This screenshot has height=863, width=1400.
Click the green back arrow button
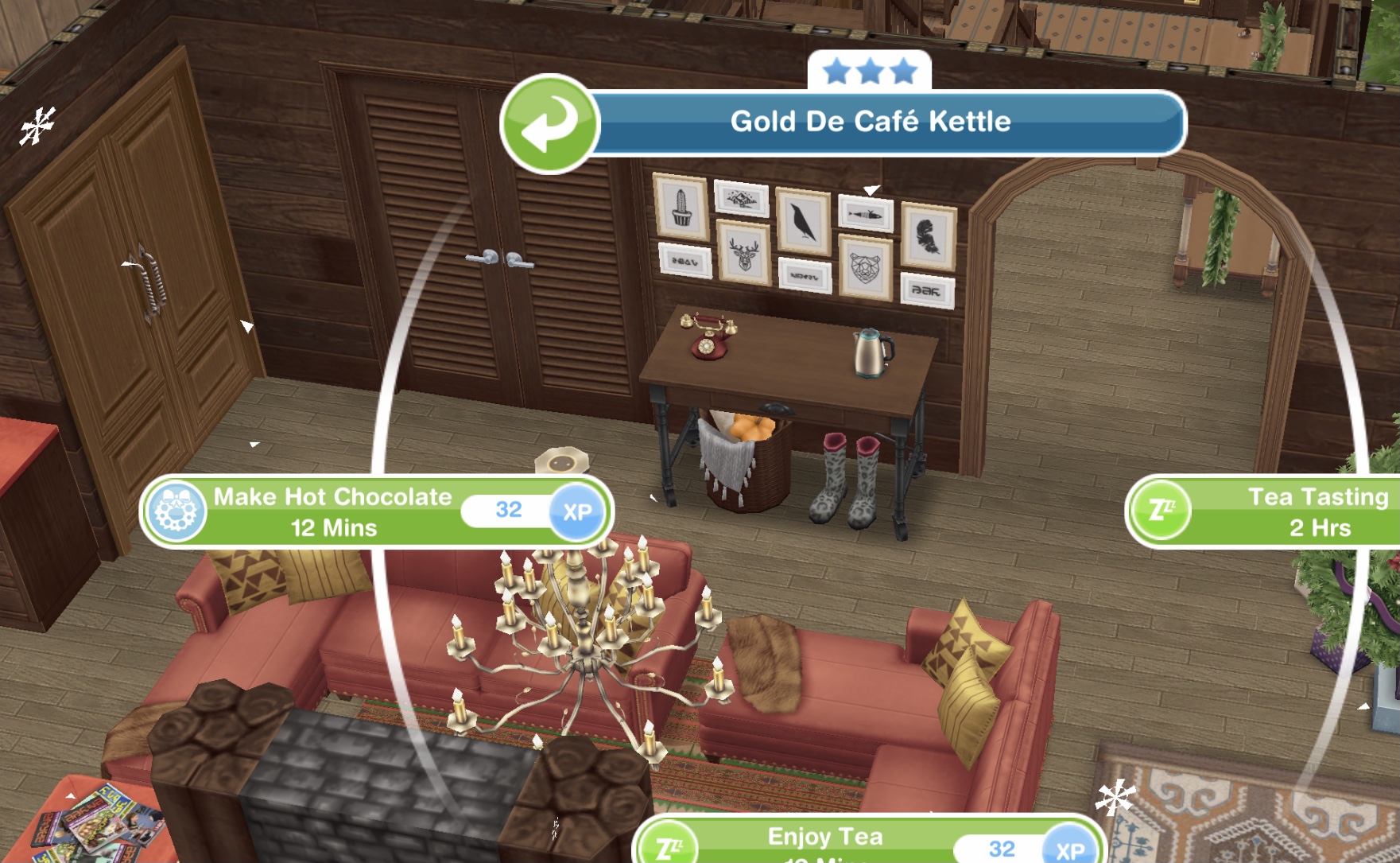(x=549, y=123)
